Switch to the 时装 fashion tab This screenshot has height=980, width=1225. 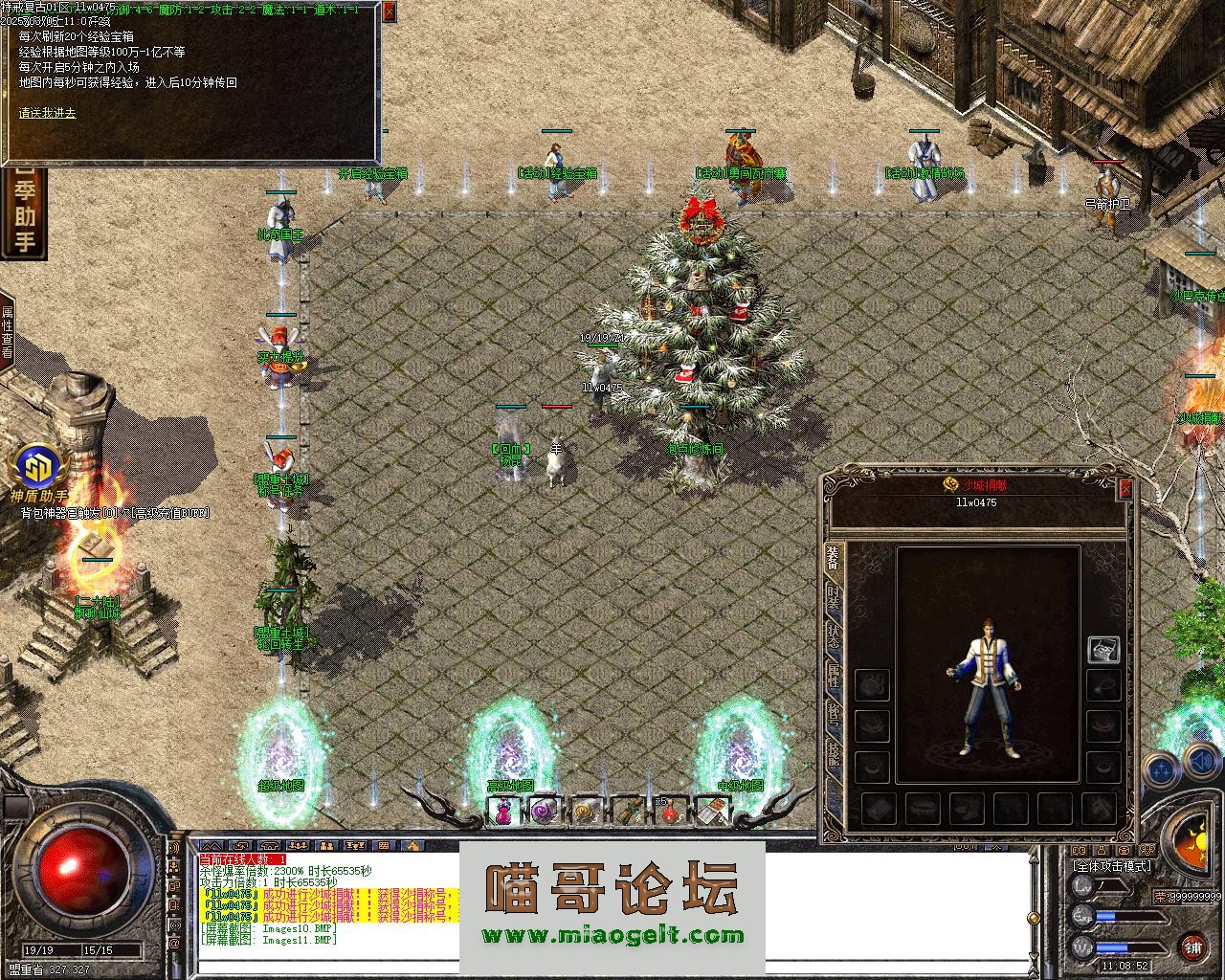(x=834, y=594)
